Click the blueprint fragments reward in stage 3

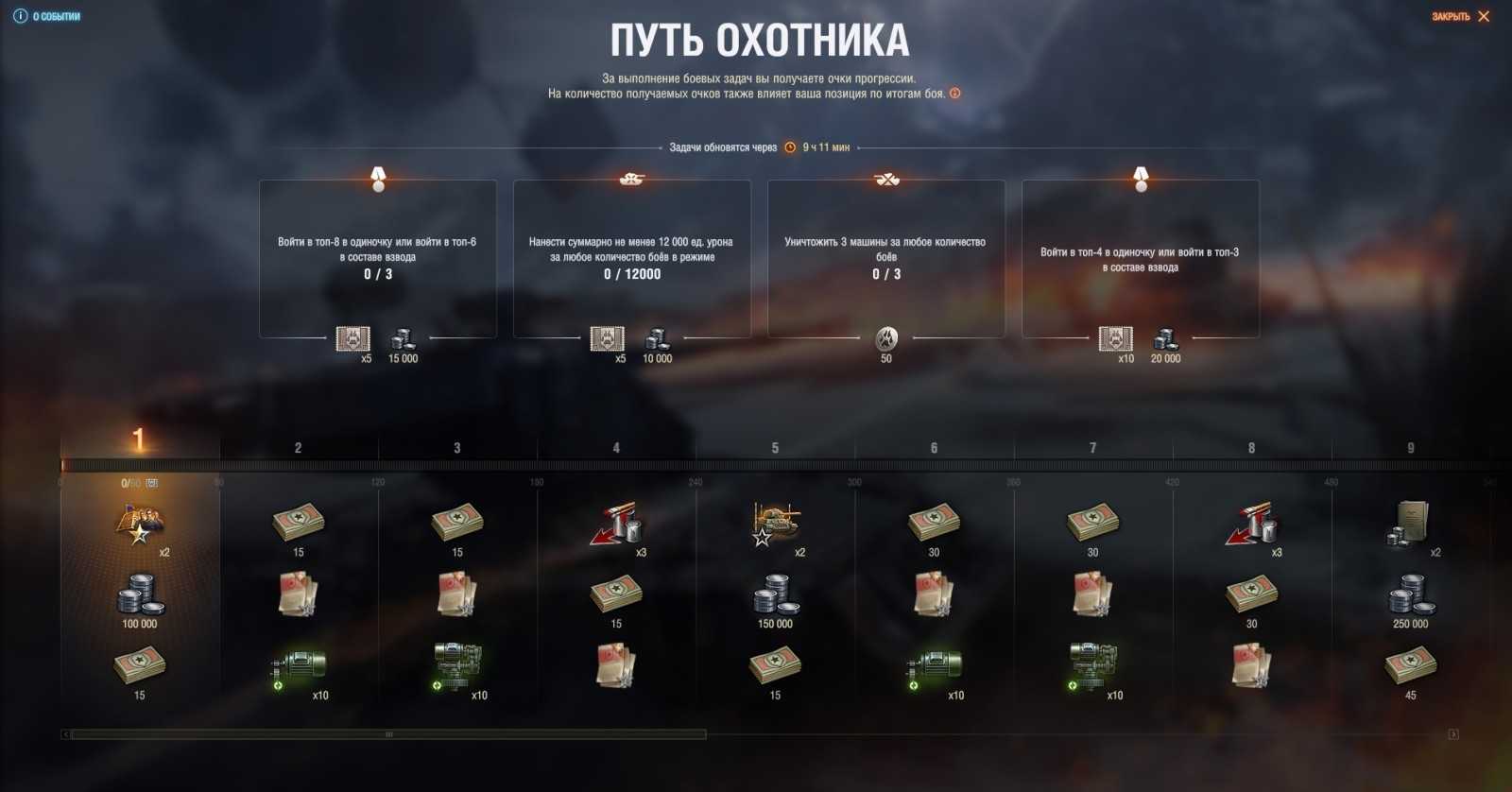pos(457,595)
